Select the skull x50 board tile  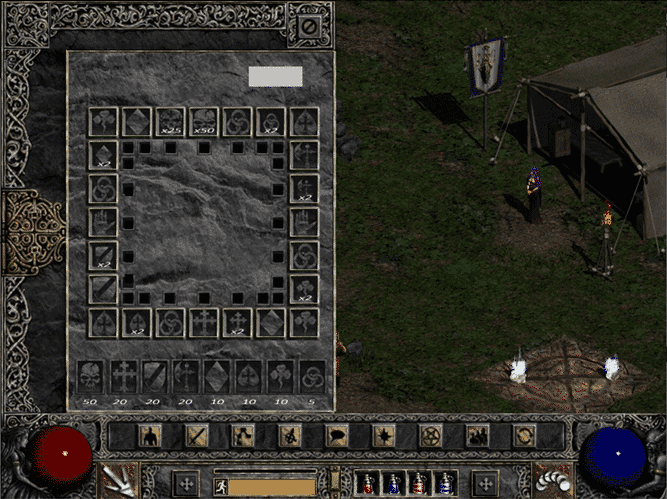[204, 122]
